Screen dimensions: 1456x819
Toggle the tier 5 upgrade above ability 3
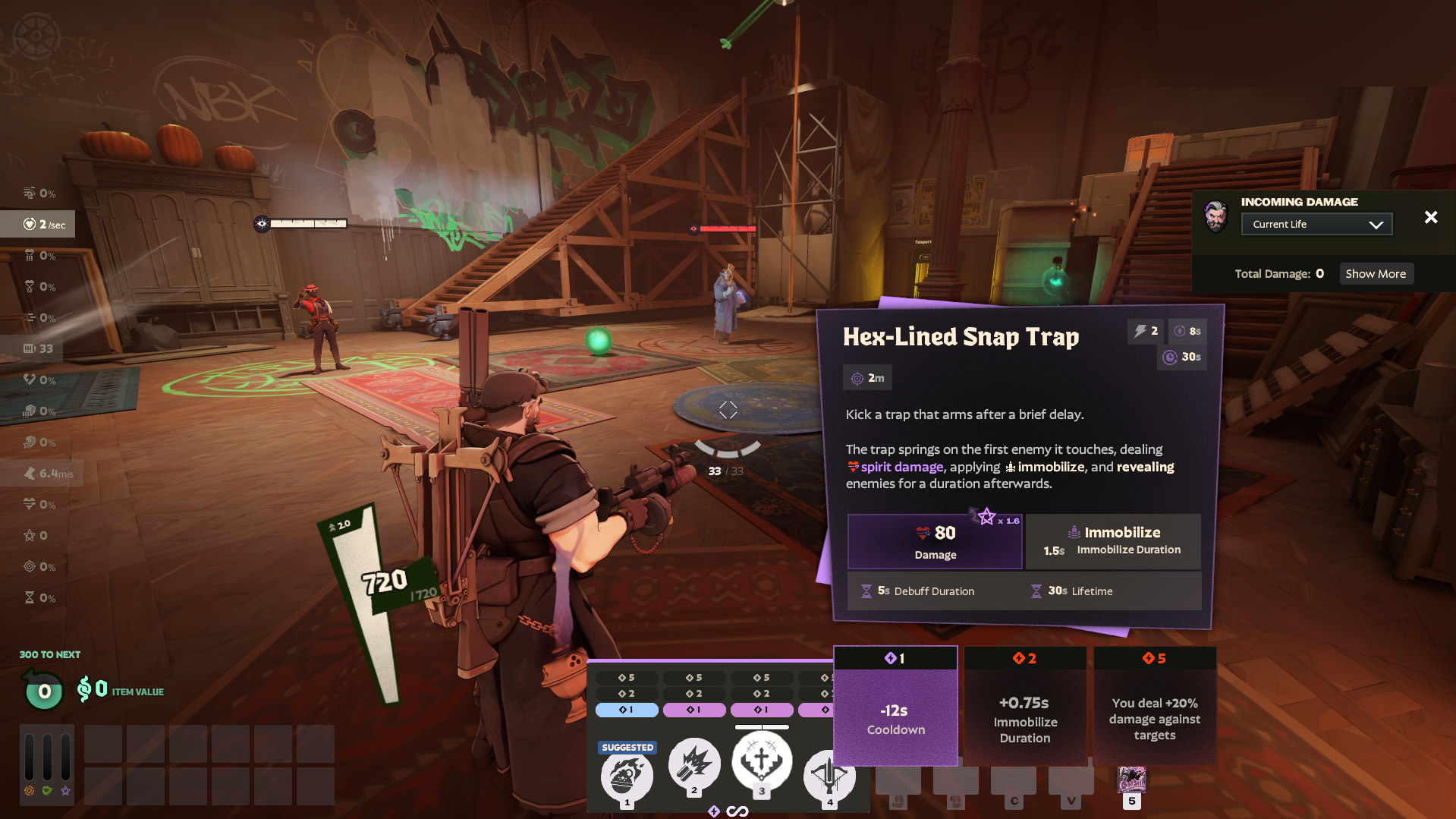[x=762, y=676]
